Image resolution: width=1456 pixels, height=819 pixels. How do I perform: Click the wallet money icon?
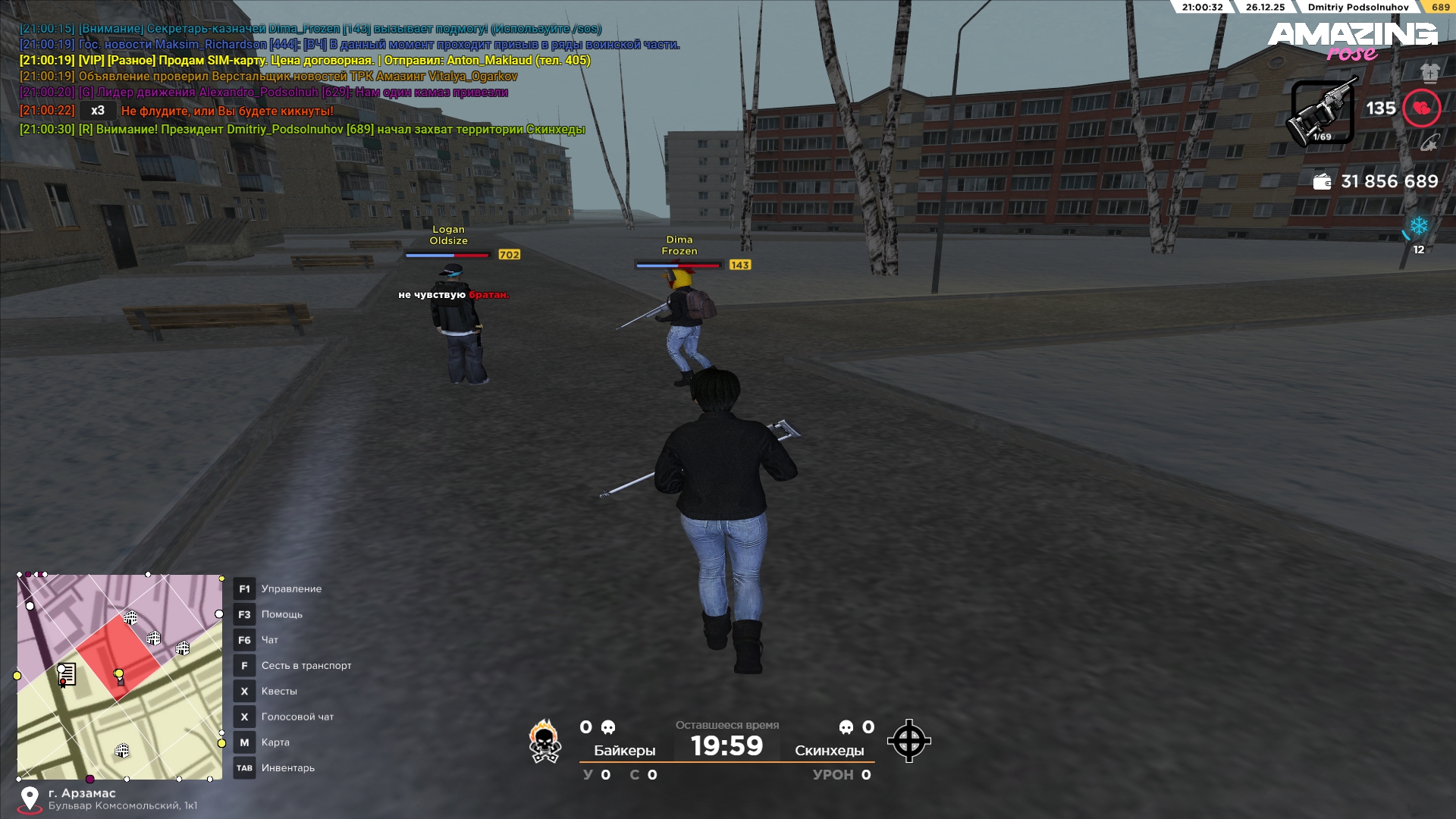[x=1322, y=182]
